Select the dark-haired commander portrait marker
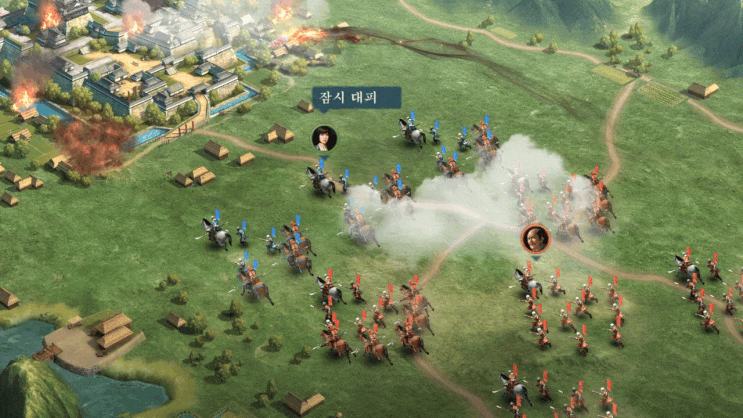 [x=324, y=137]
